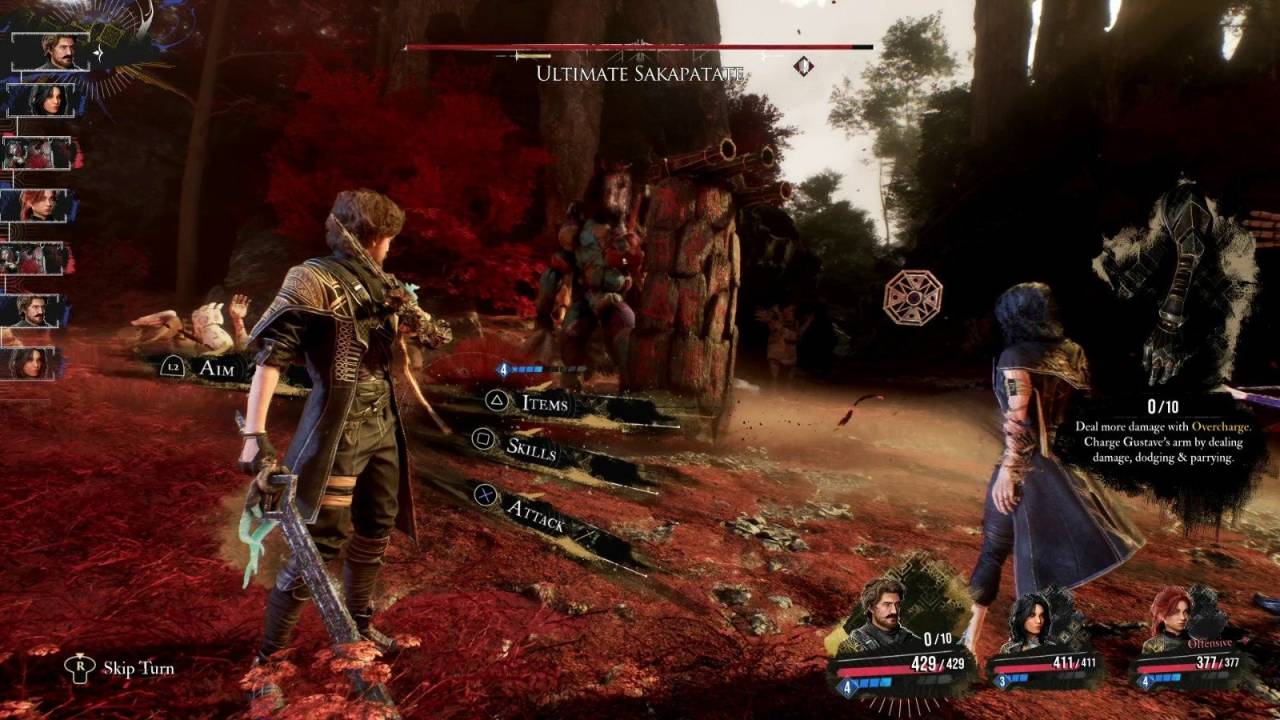This screenshot has width=1280, height=720.
Task: Choose the Attack command
Action: tap(537, 514)
